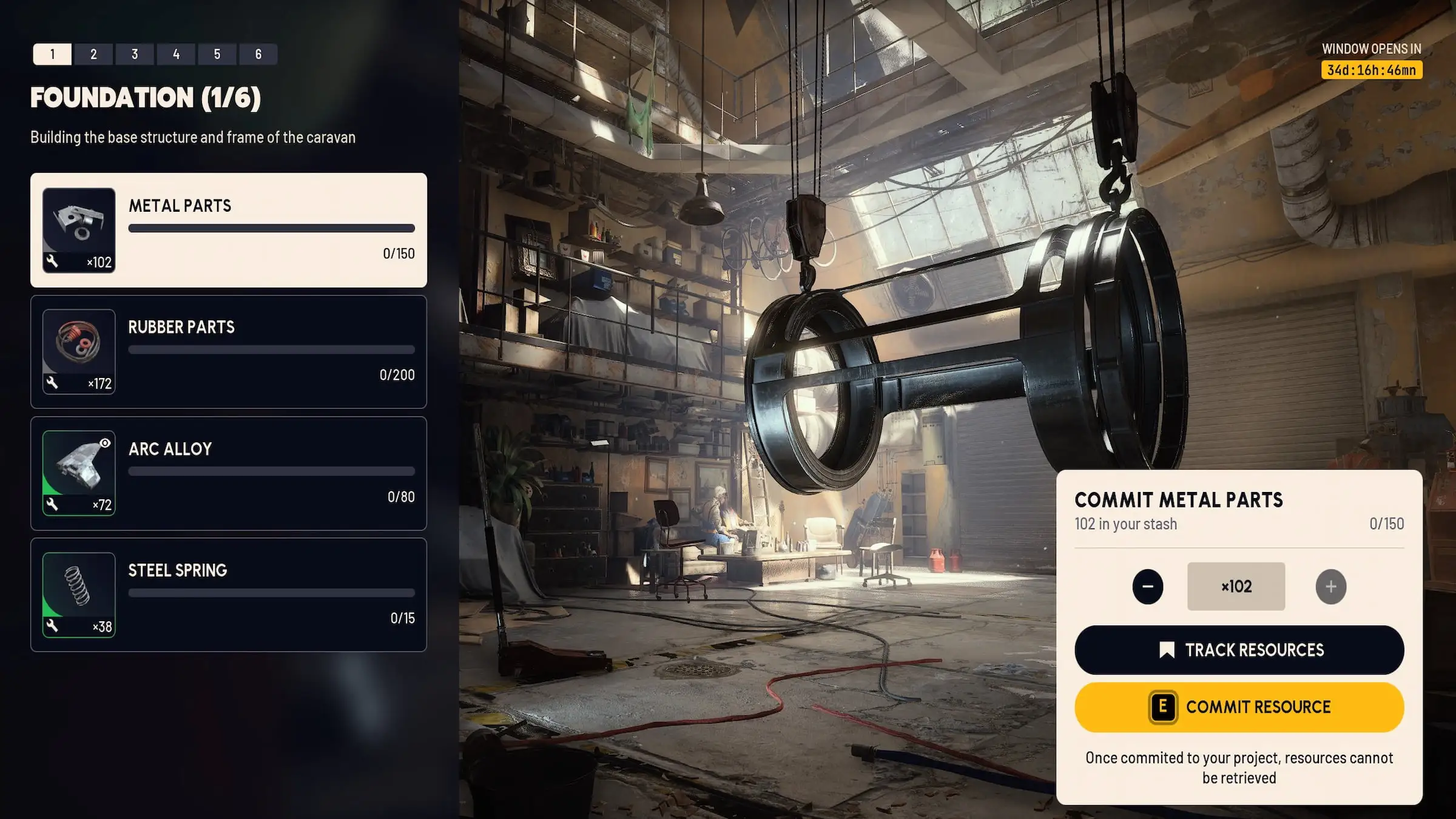Select the Foundation stage 1 tab
The image size is (1456, 819).
[x=52, y=54]
